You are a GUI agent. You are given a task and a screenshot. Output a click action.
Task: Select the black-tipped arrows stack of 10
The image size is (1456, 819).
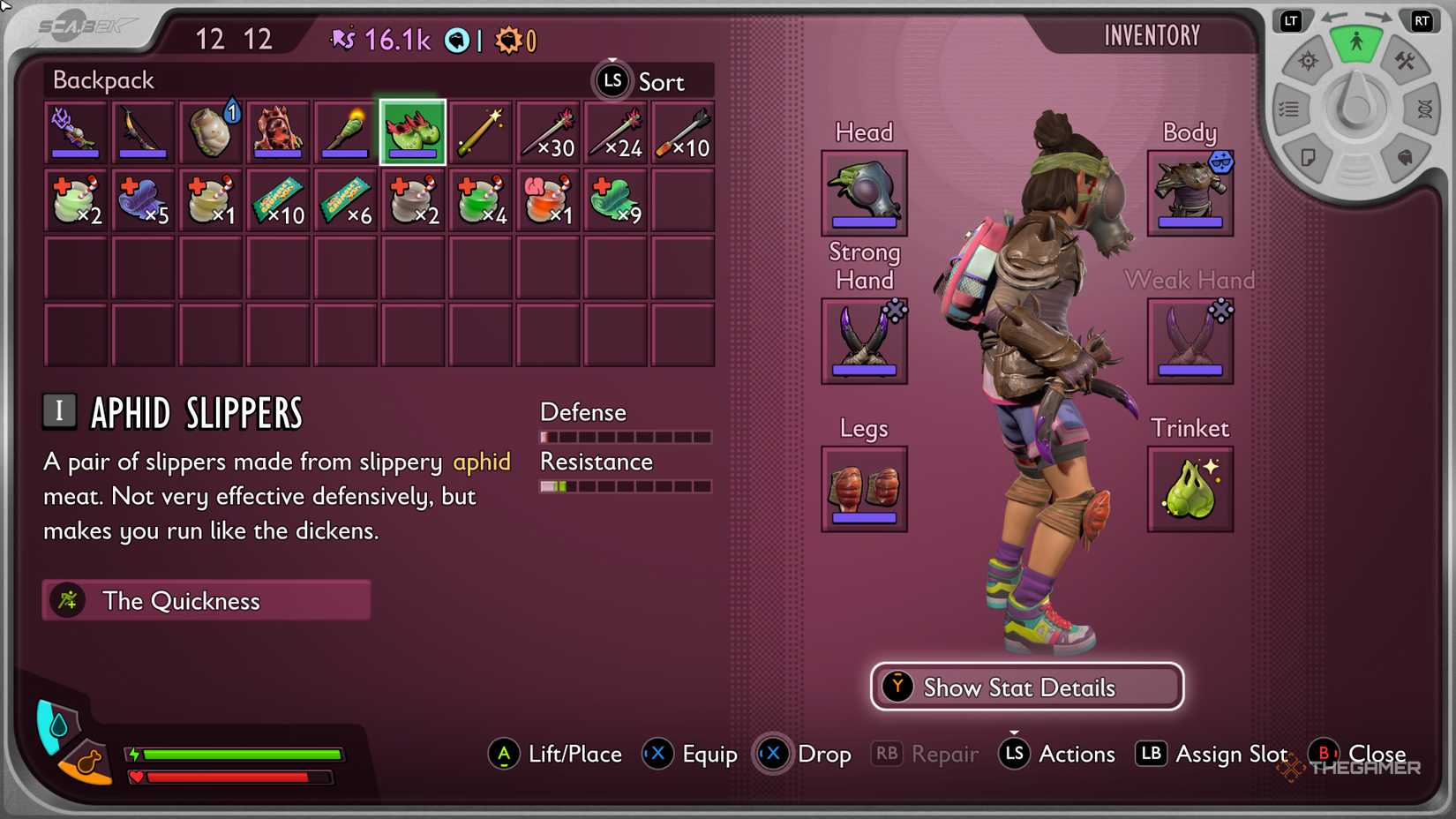pos(683,131)
